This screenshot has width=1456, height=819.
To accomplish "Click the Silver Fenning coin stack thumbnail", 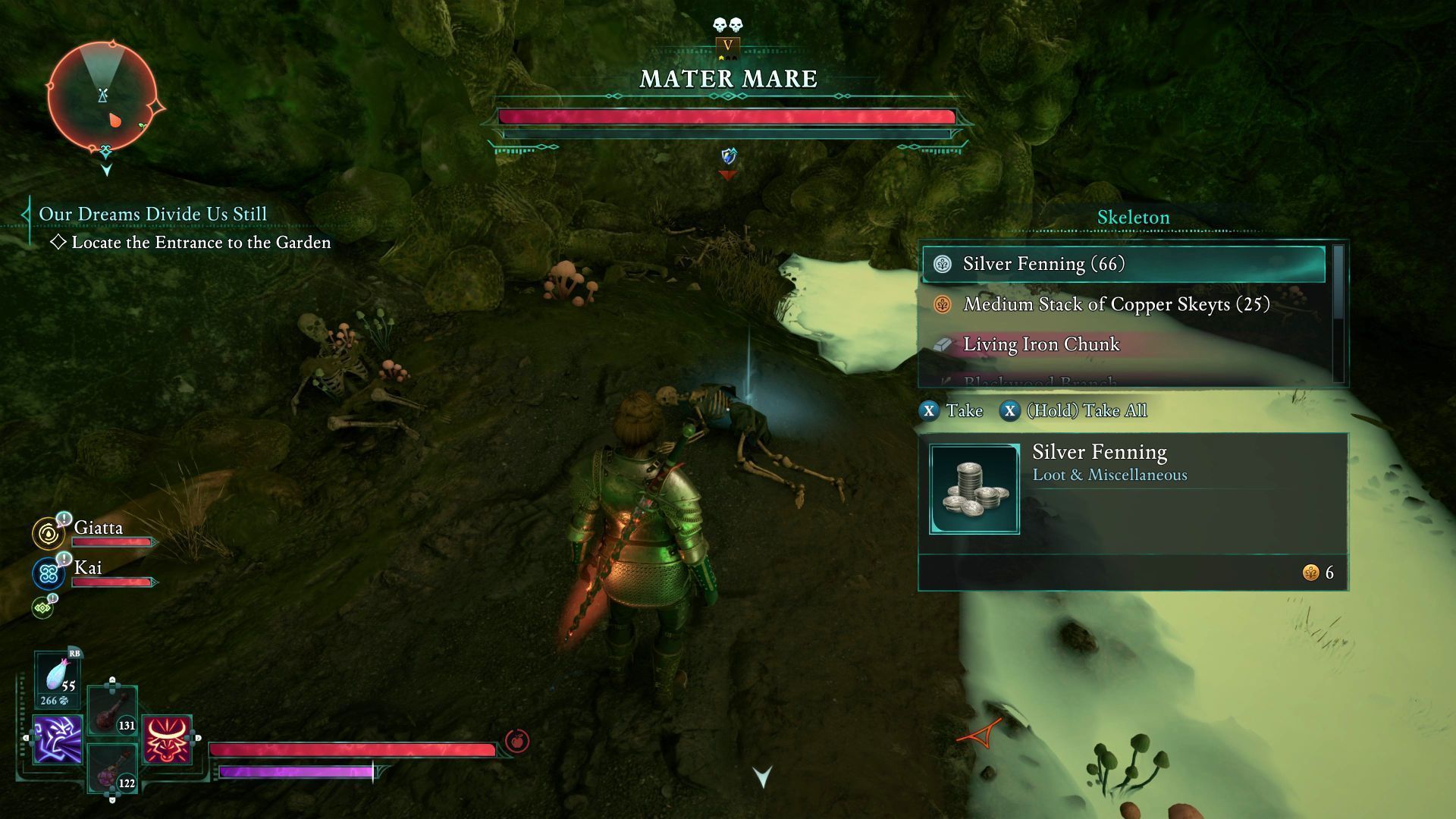I will 974,489.
